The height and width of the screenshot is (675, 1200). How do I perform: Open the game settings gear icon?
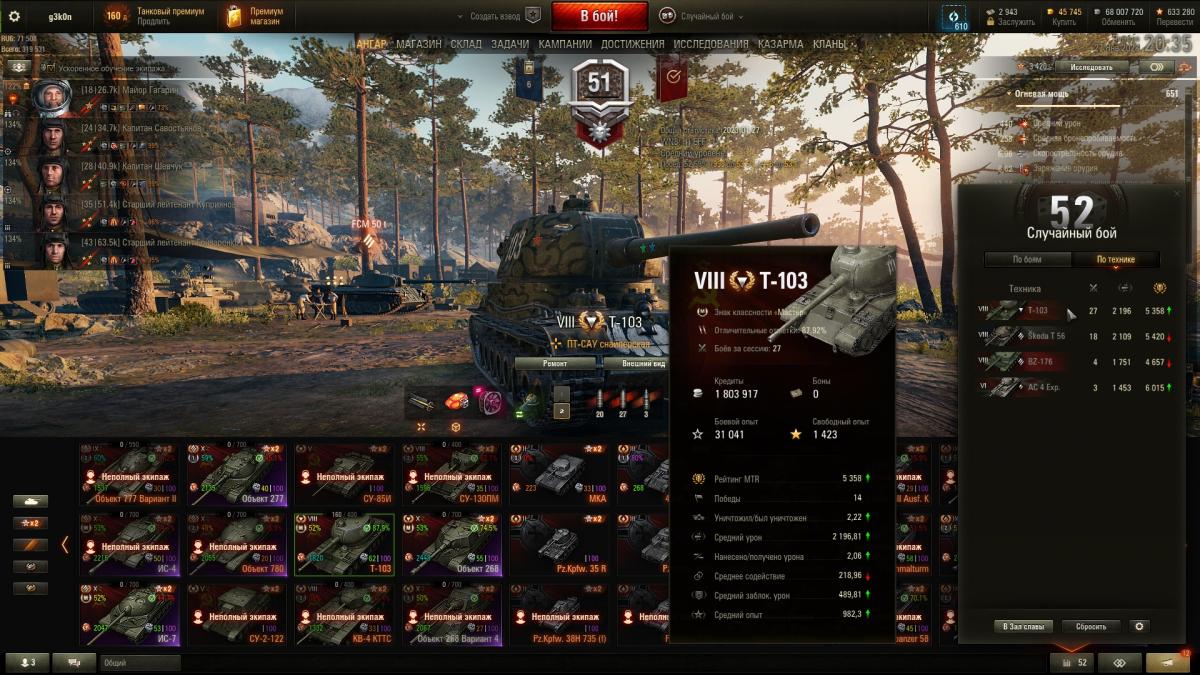(14, 16)
